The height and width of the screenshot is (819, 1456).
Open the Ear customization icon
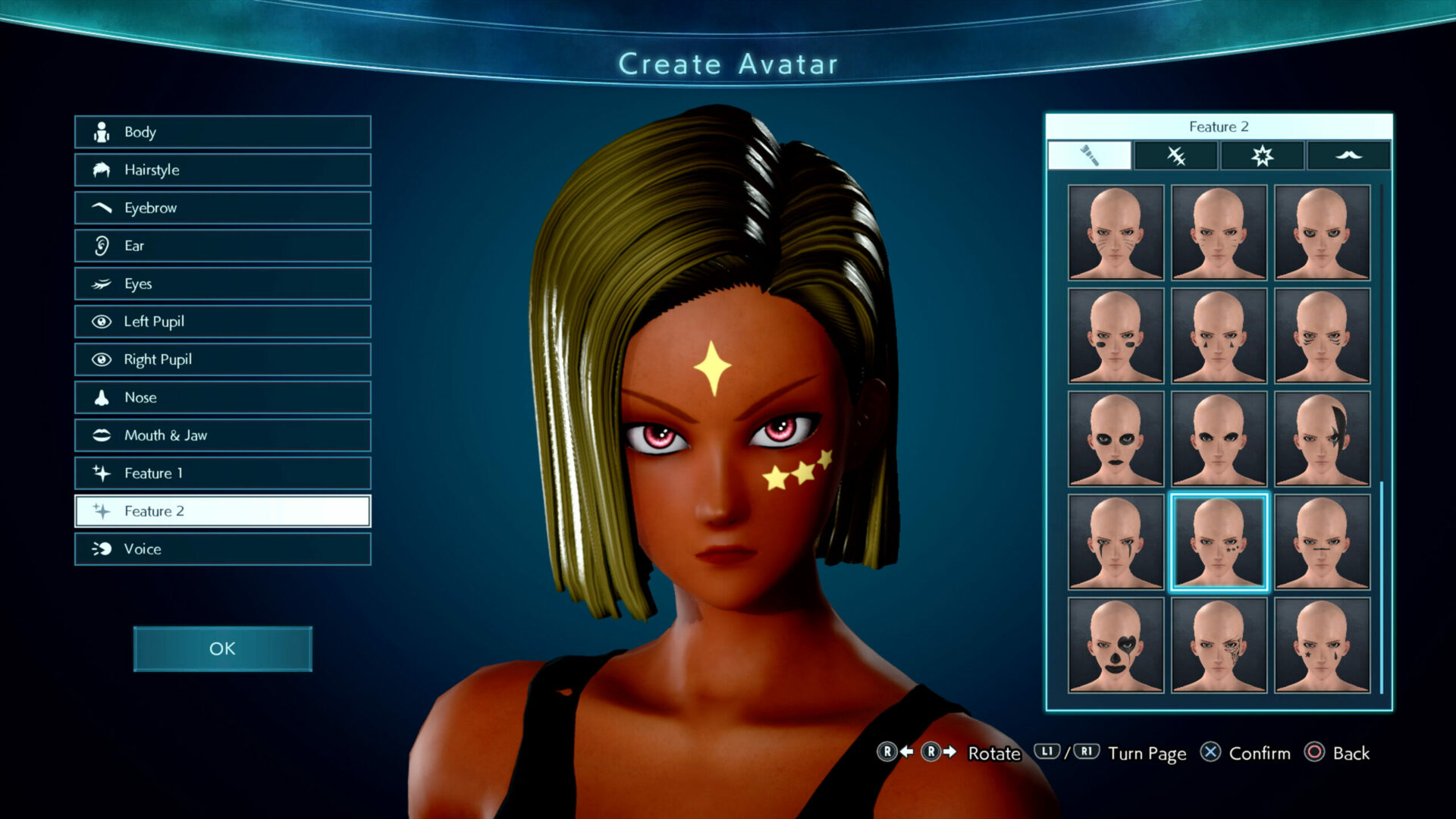coord(101,245)
